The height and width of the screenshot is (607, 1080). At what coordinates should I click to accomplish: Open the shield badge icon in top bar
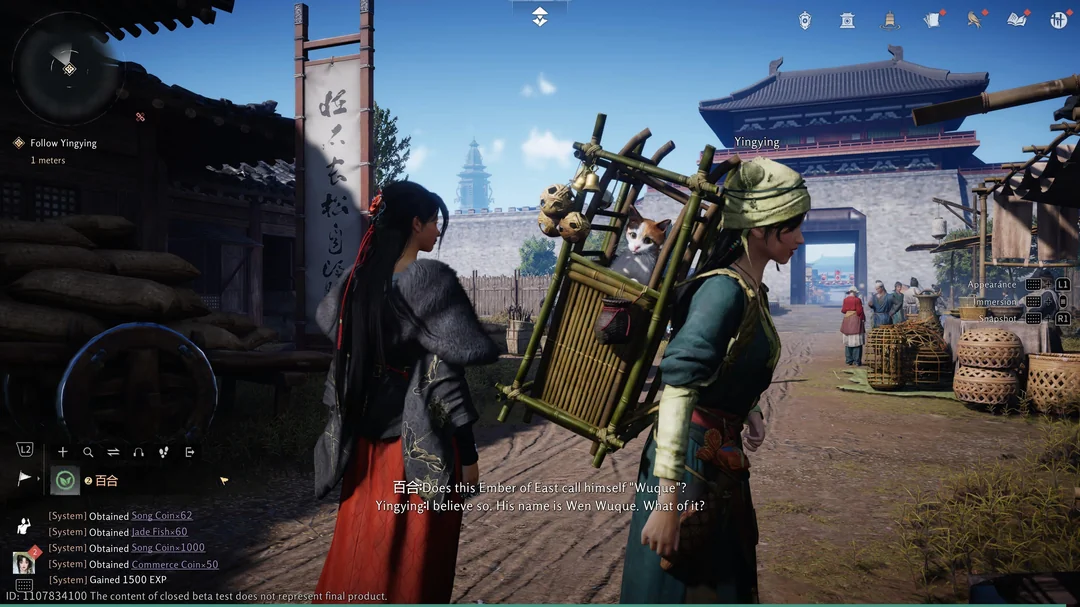(805, 20)
